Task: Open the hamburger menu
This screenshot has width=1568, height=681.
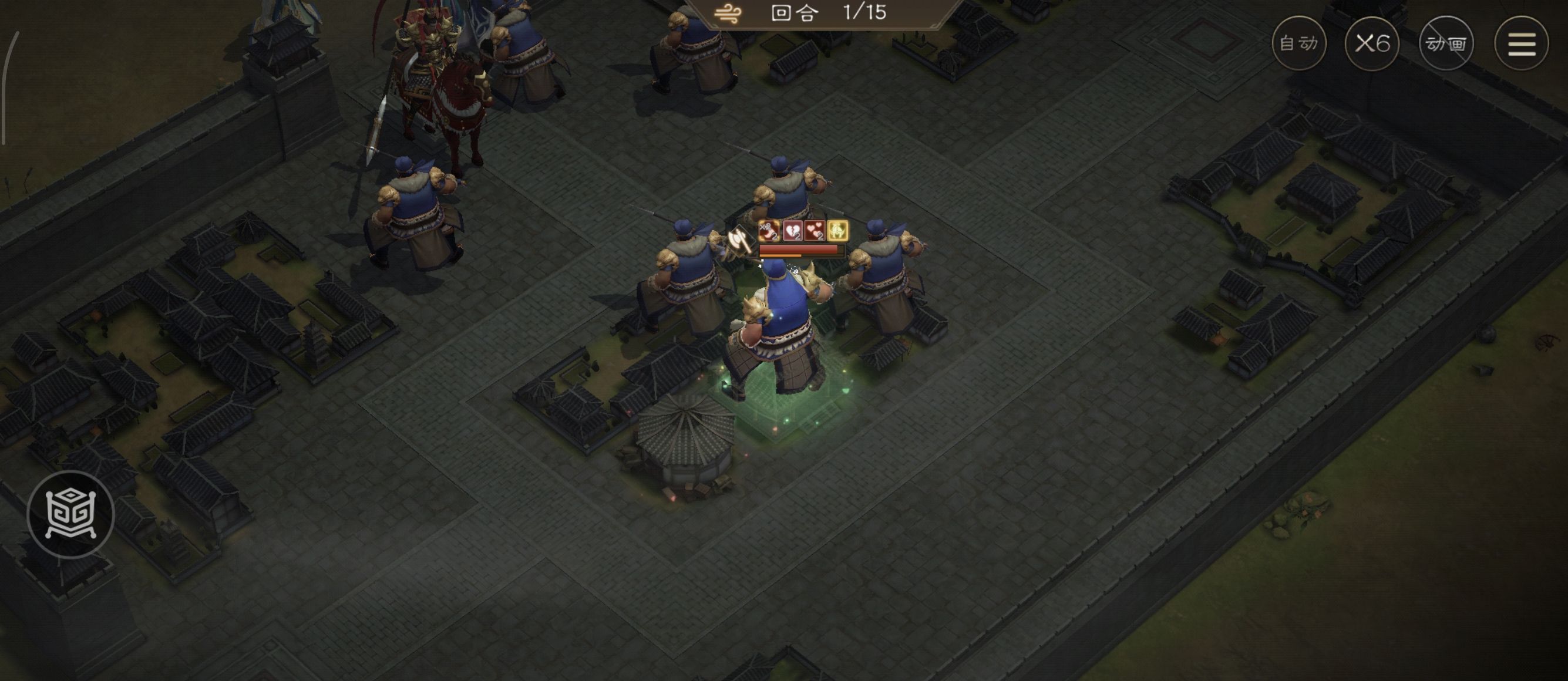Action: 1520,43
